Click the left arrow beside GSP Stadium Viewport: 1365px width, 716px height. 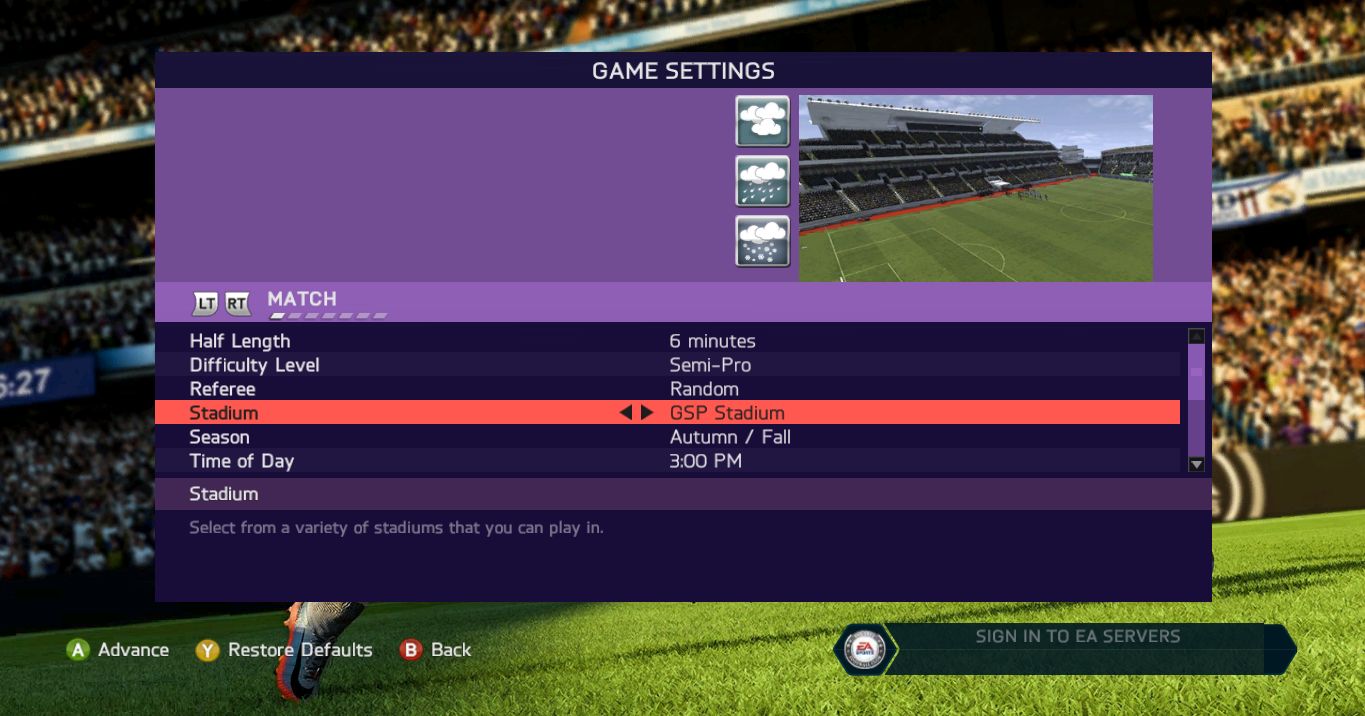point(626,412)
